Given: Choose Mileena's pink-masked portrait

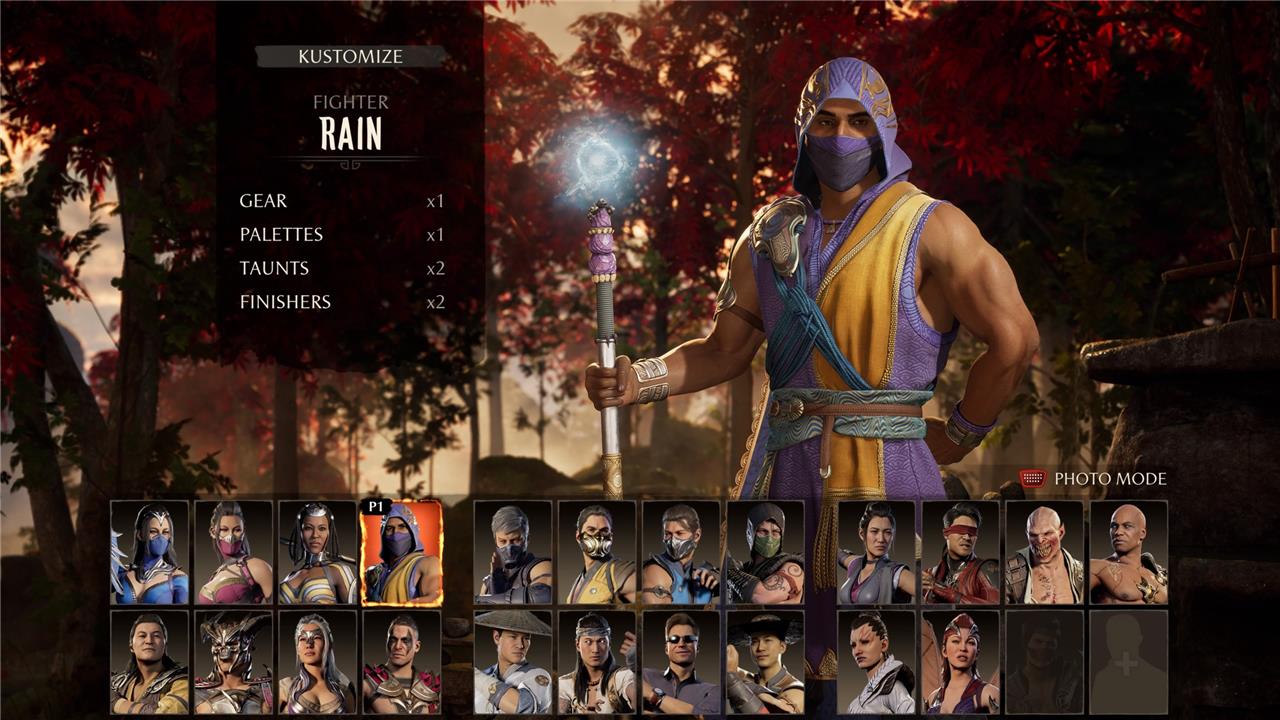Looking at the screenshot, I should point(234,552).
